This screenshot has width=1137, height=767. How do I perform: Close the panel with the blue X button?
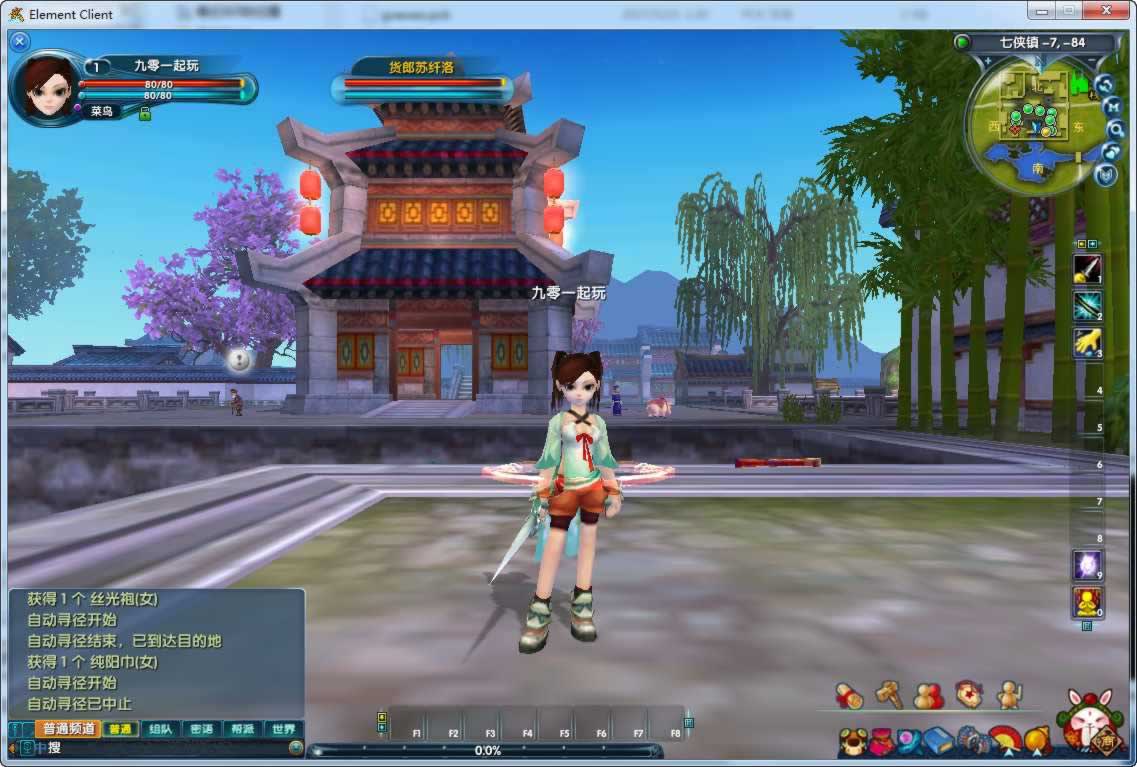coord(19,41)
